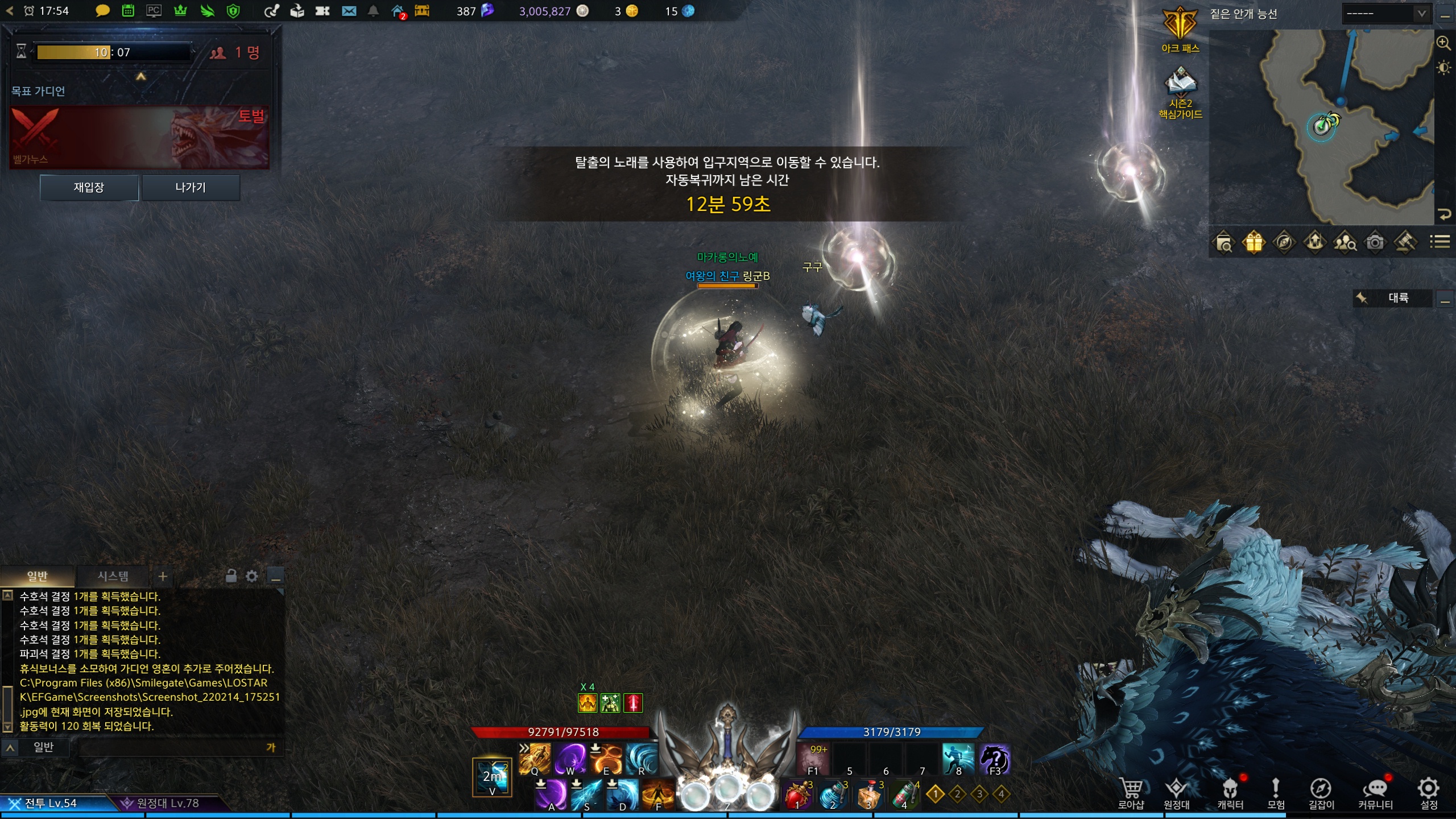This screenshot has width=1456, height=819.
Task: Click the 나가기 exit button
Action: click(x=191, y=188)
